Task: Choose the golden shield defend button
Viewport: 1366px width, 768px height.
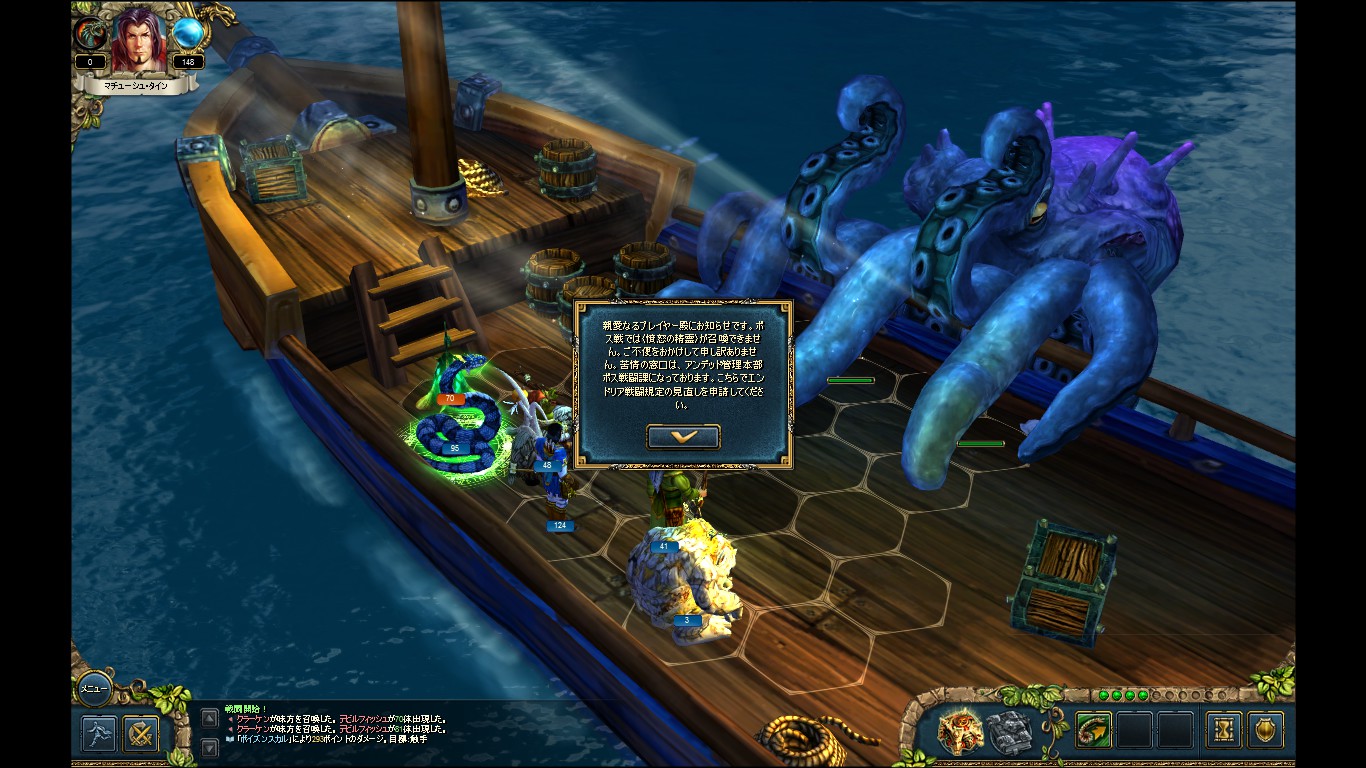Action: [1265, 730]
